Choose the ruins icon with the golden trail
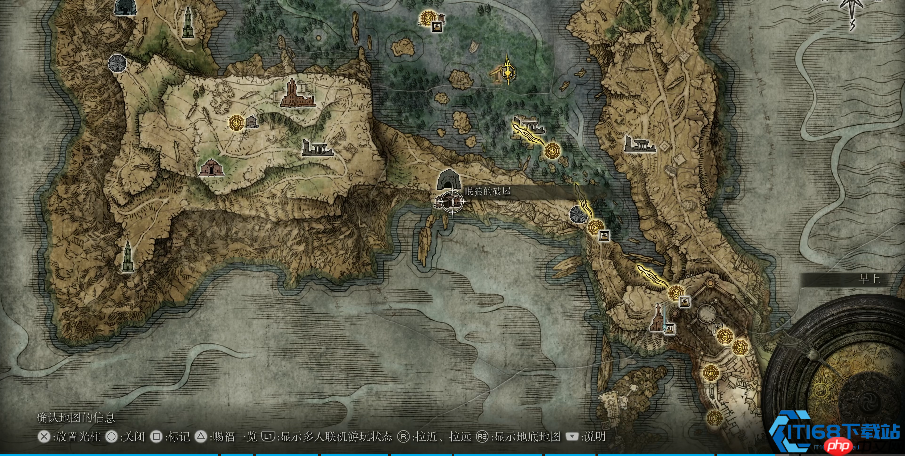Screen dimensions: 905x456 527,126
